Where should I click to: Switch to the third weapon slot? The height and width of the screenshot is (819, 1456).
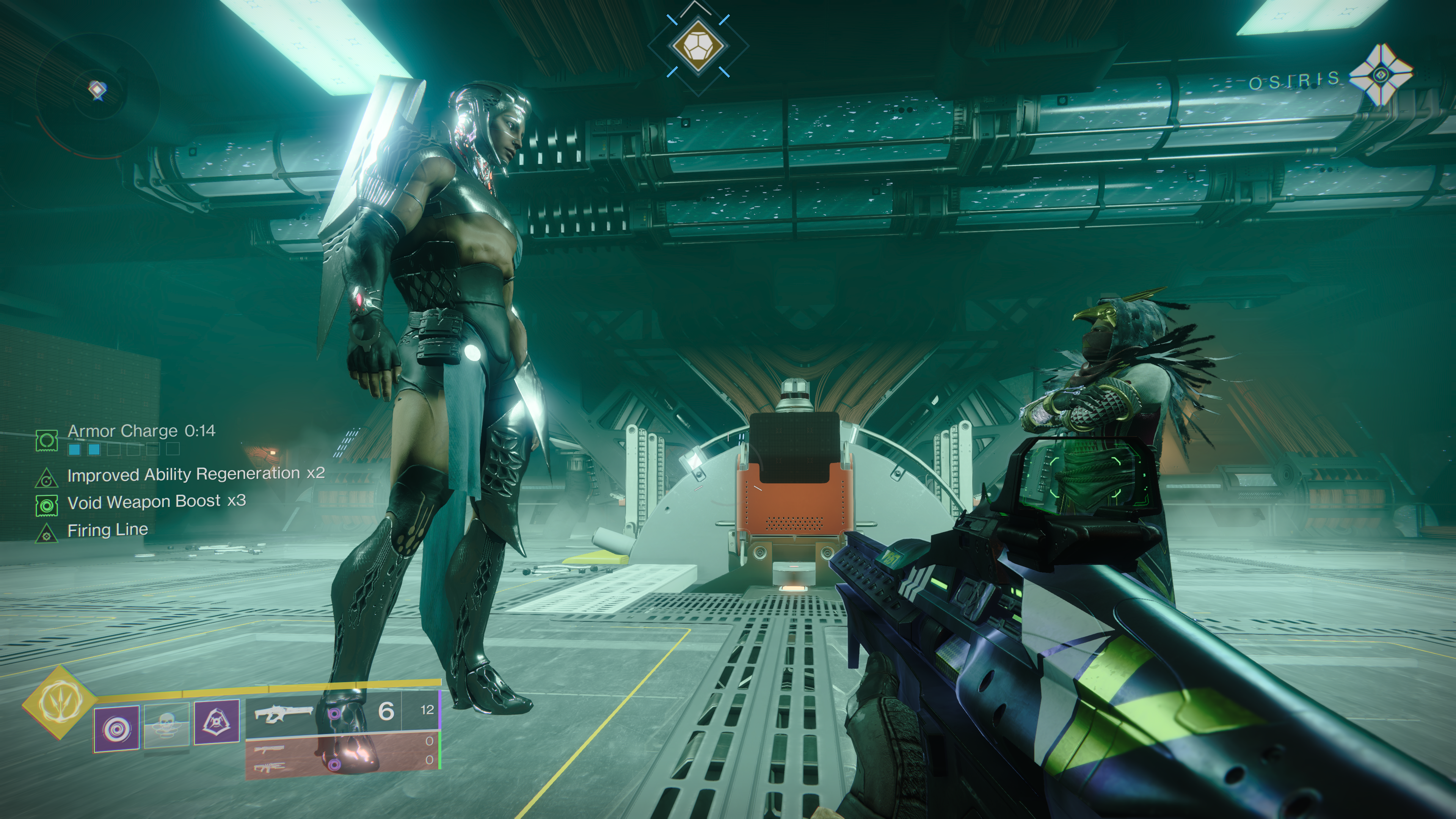[x=270, y=767]
